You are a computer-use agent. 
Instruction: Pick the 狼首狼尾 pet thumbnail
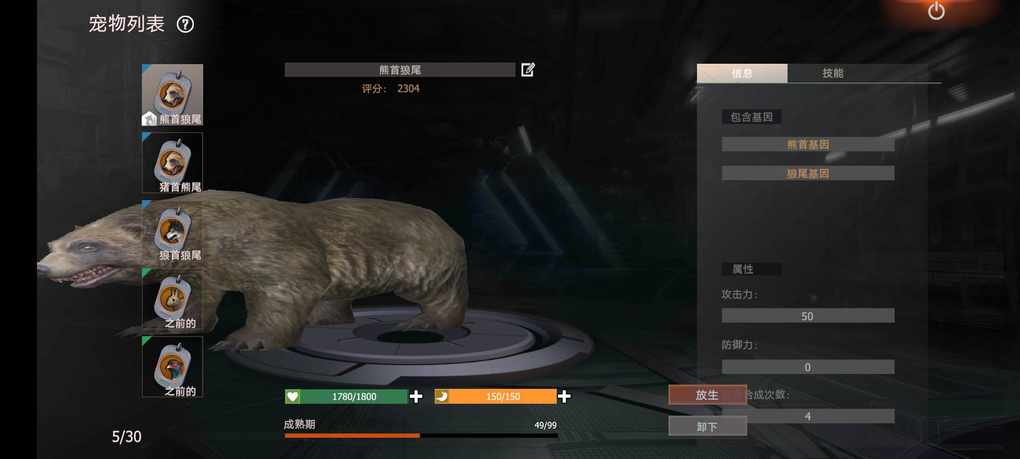[173, 231]
